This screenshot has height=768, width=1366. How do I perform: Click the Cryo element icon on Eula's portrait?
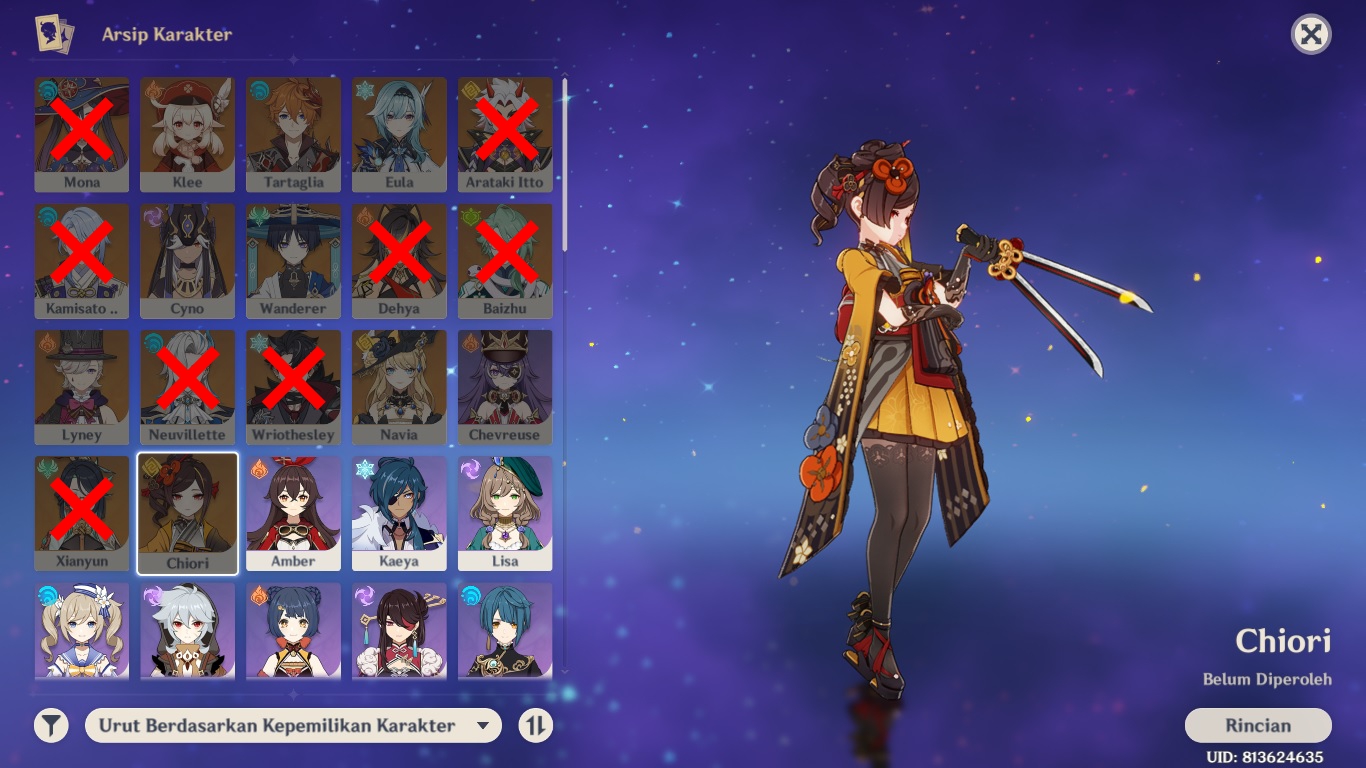(365, 91)
